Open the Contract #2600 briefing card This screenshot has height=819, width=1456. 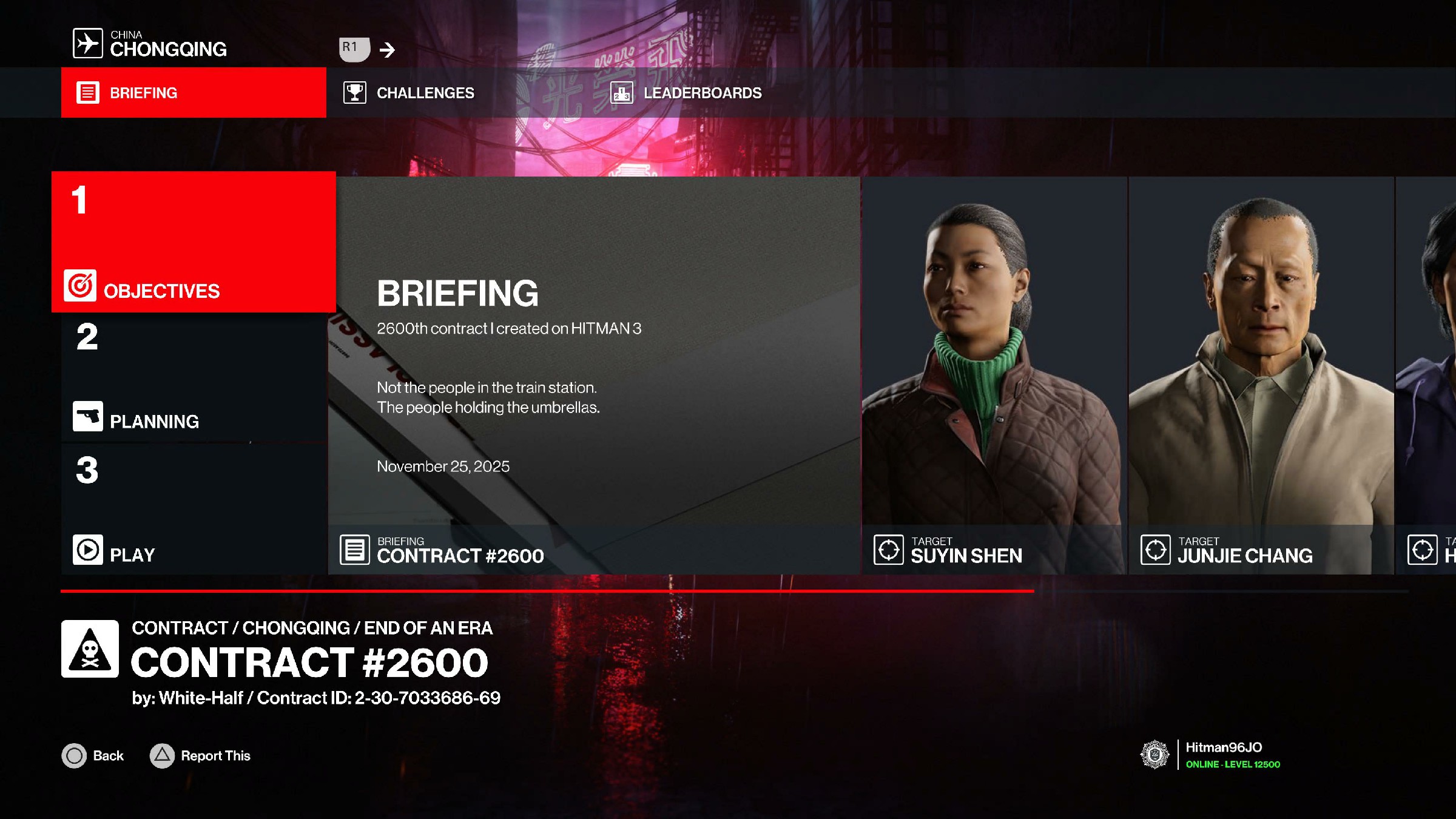(594, 375)
